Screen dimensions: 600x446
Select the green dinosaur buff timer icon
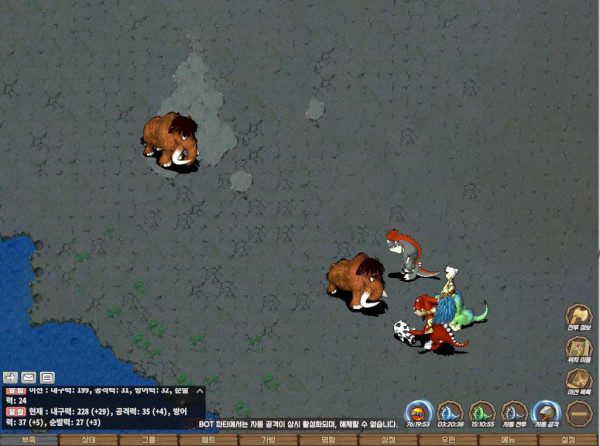(x=482, y=412)
